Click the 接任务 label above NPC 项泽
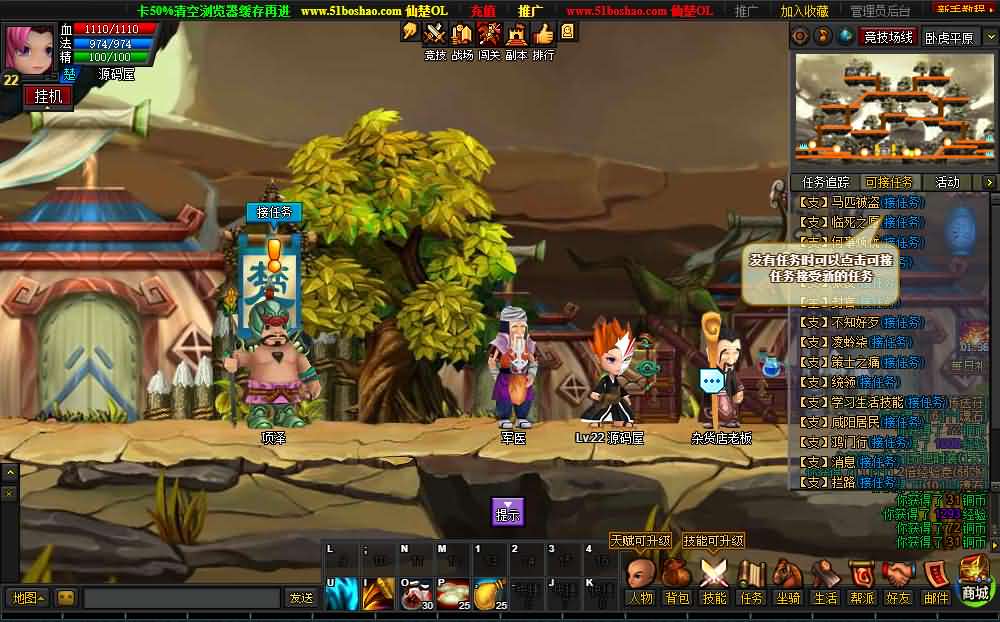The width and height of the screenshot is (1000, 622). [273, 212]
